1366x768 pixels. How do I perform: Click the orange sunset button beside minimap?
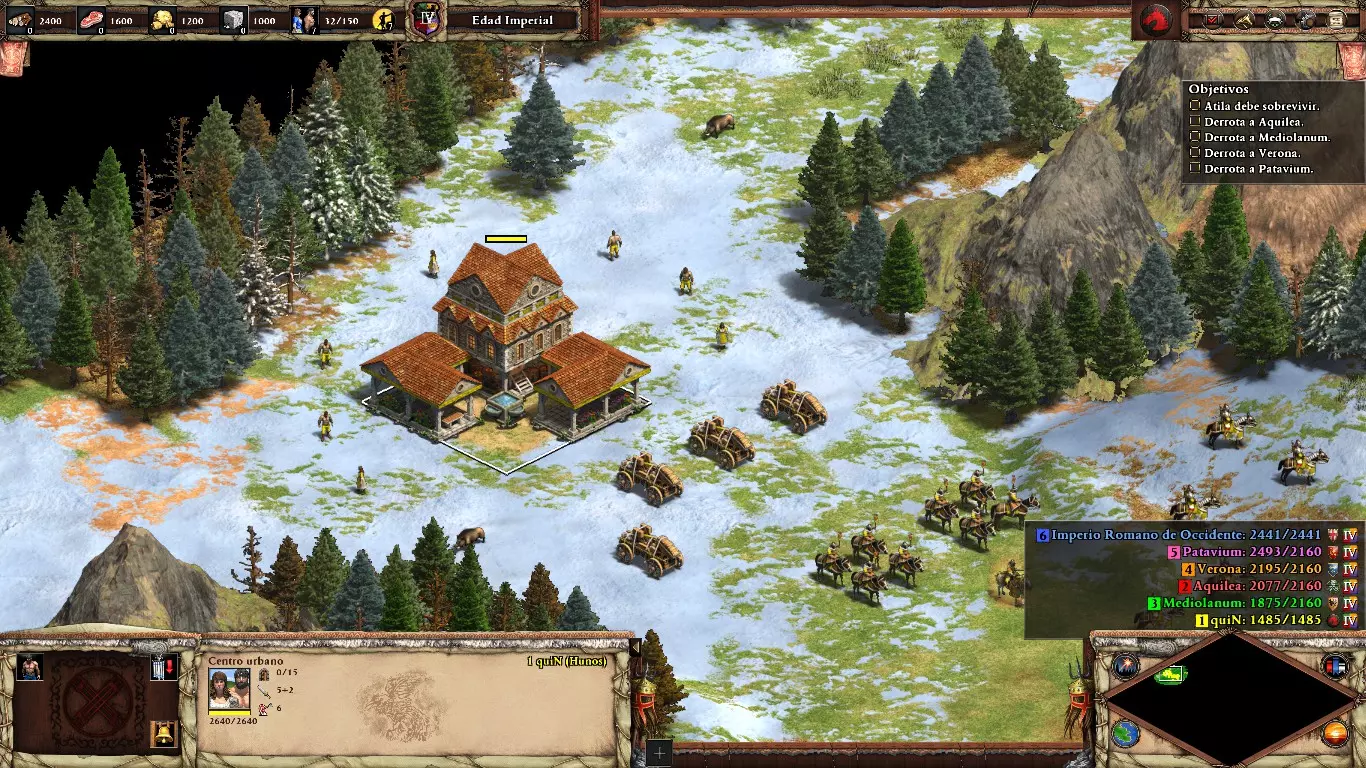(x=1335, y=734)
